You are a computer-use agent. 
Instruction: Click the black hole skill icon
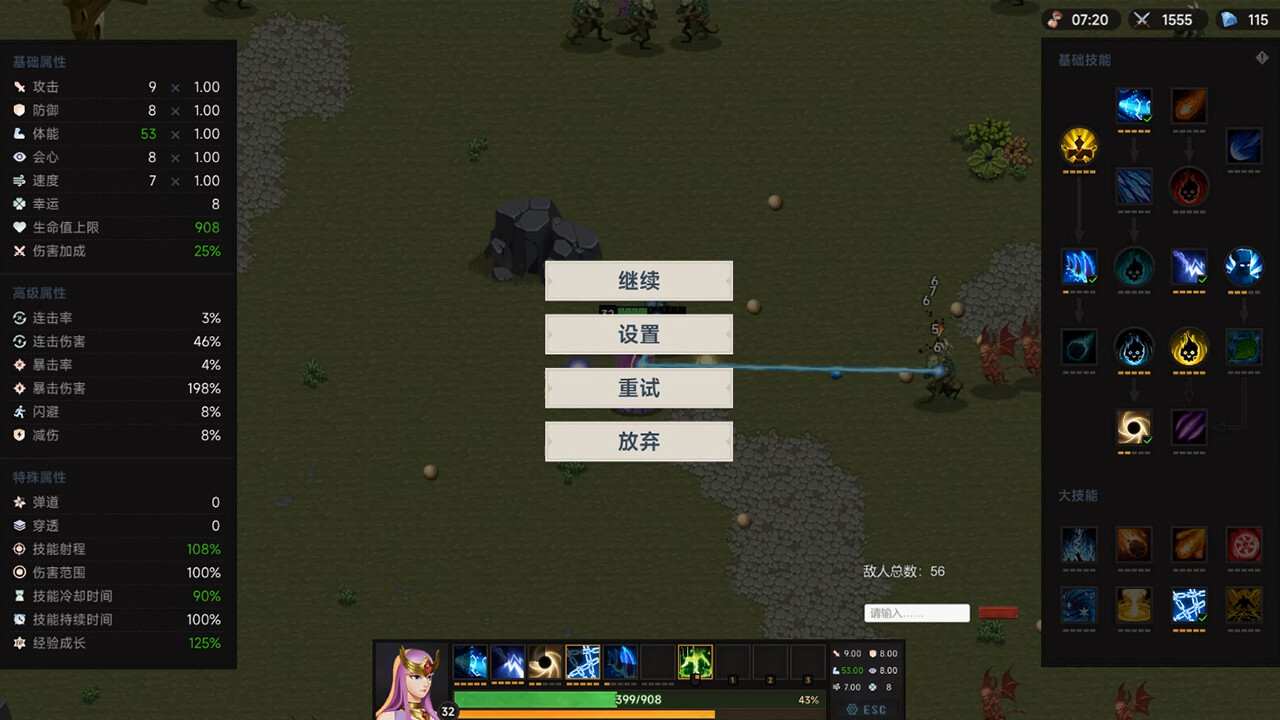click(1134, 427)
